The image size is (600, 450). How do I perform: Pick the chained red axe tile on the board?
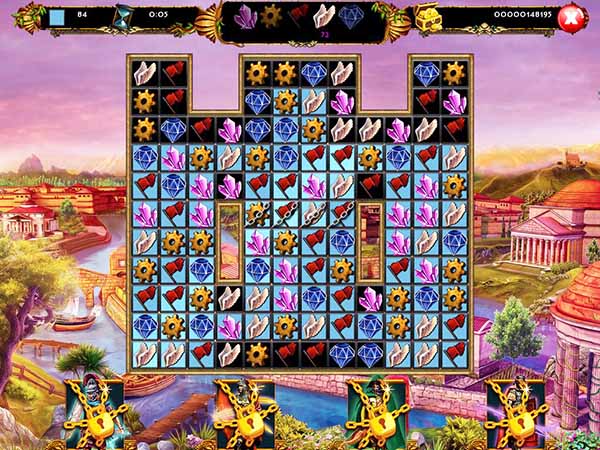coord(286,214)
